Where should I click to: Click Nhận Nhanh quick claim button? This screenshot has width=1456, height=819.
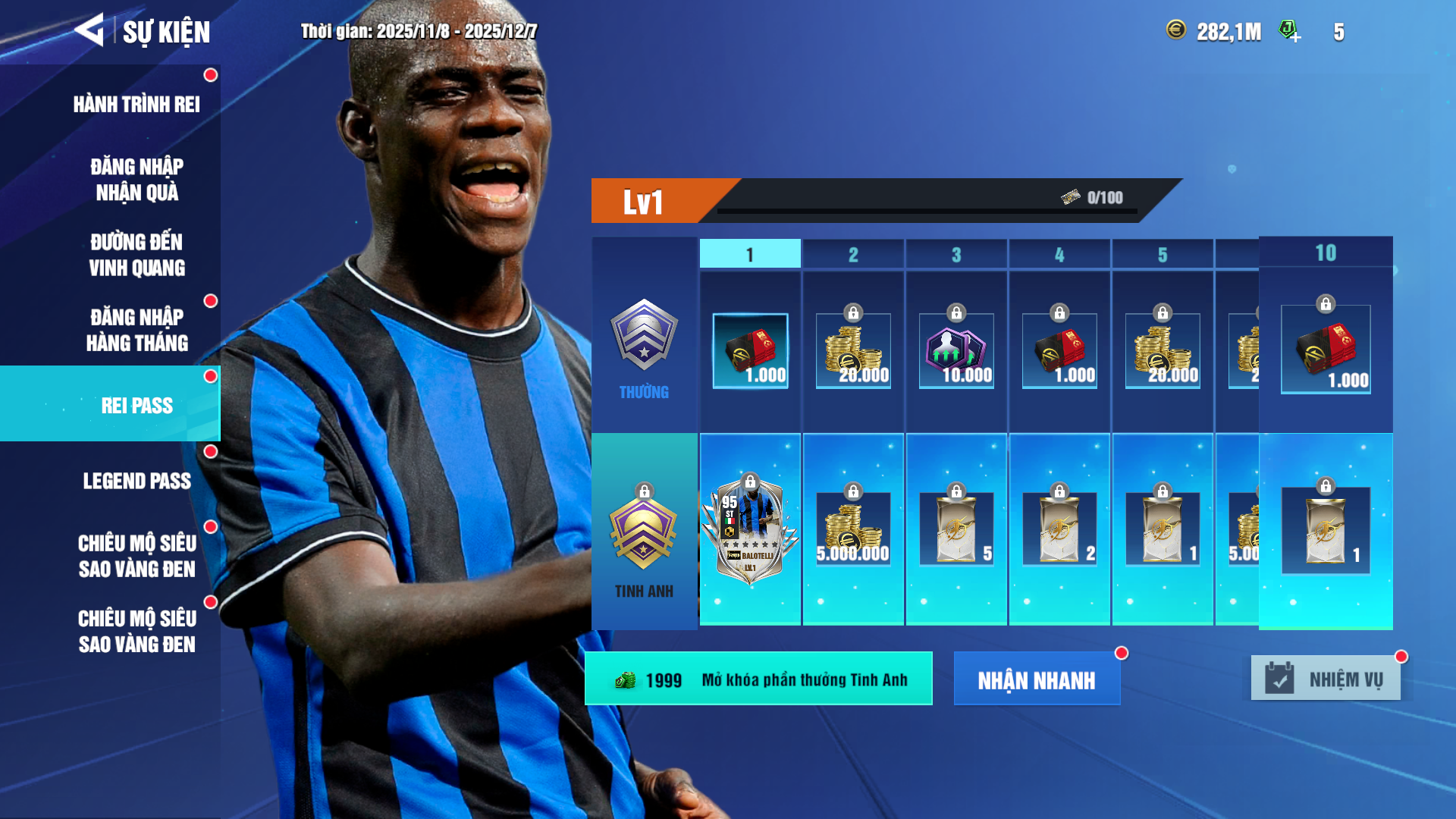(x=1036, y=679)
